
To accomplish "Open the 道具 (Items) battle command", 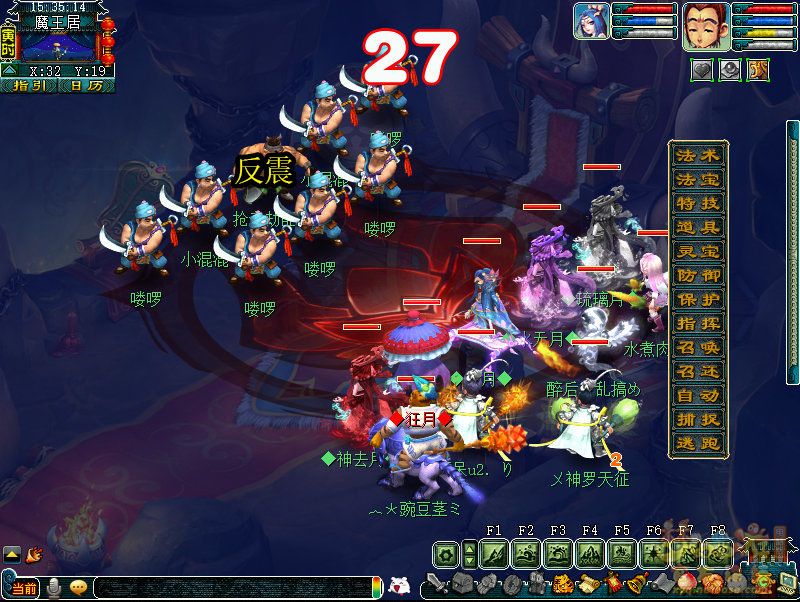I will [698, 228].
